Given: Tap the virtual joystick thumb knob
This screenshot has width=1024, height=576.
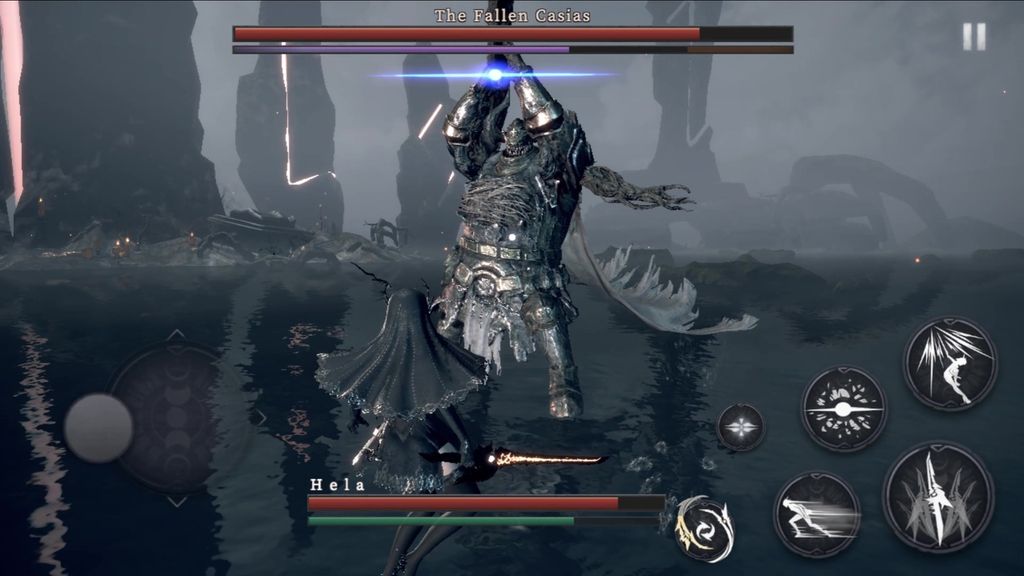Looking at the screenshot, I should pos(99,427).
